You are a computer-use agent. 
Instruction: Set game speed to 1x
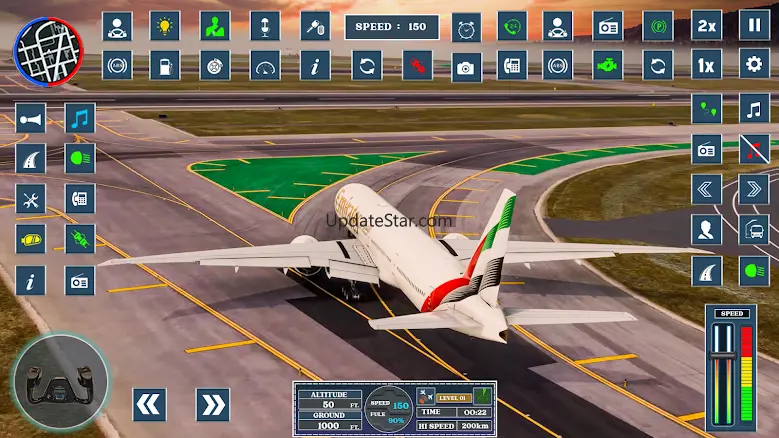tap(707, 66)
